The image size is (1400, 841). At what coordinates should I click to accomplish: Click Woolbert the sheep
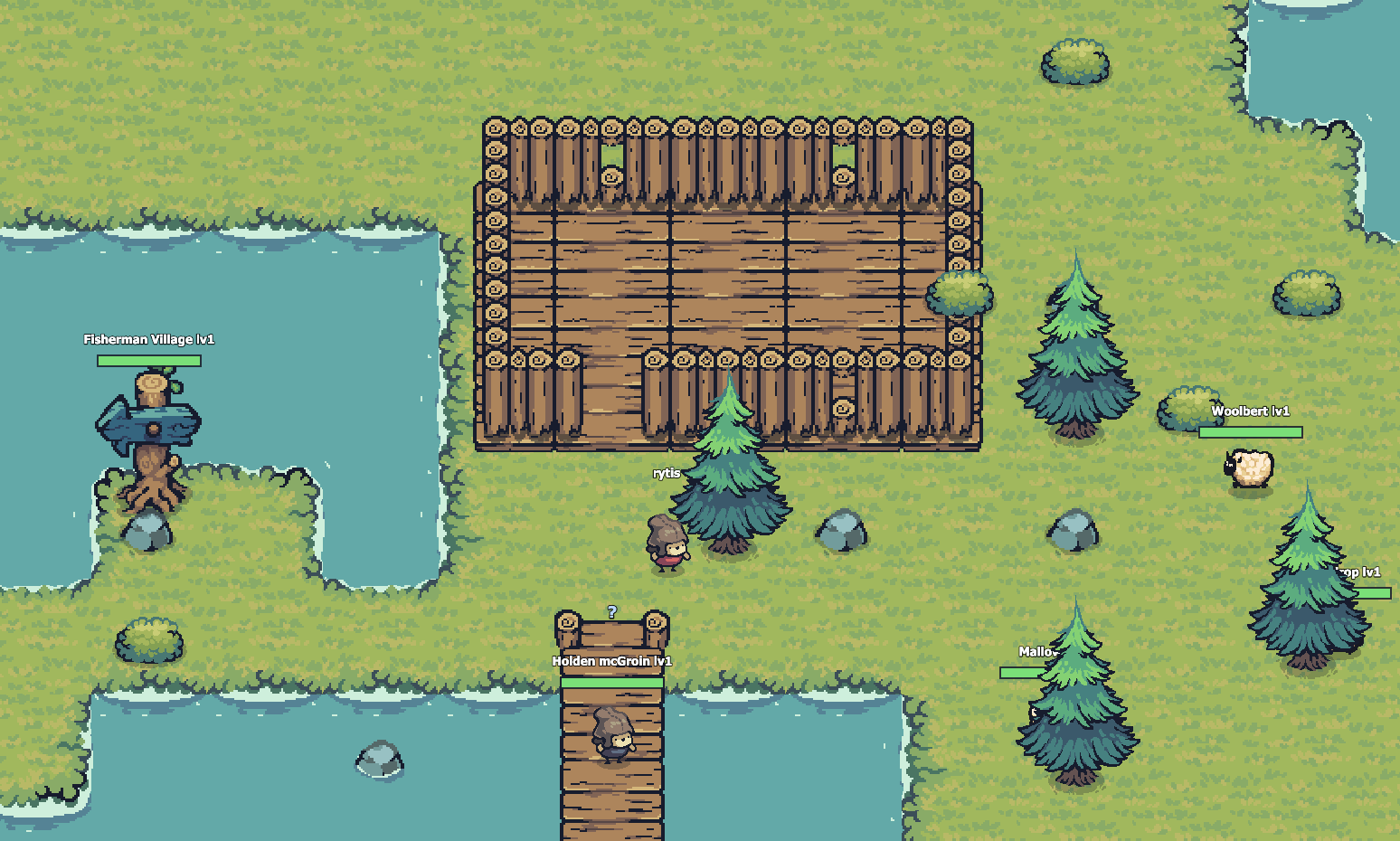pyautogui.click(x=1251, y=466)
